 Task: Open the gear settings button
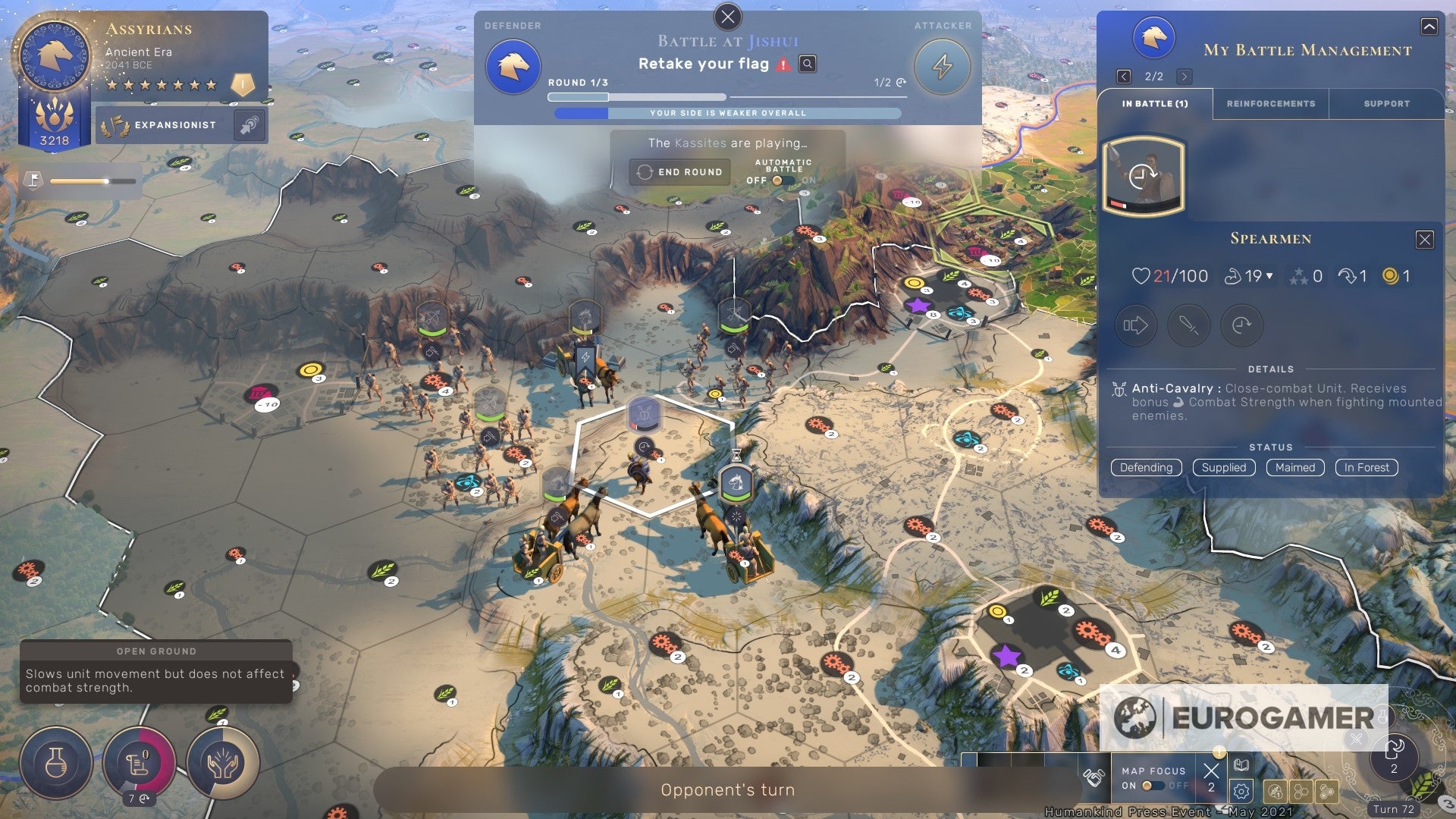point(1241,792)
